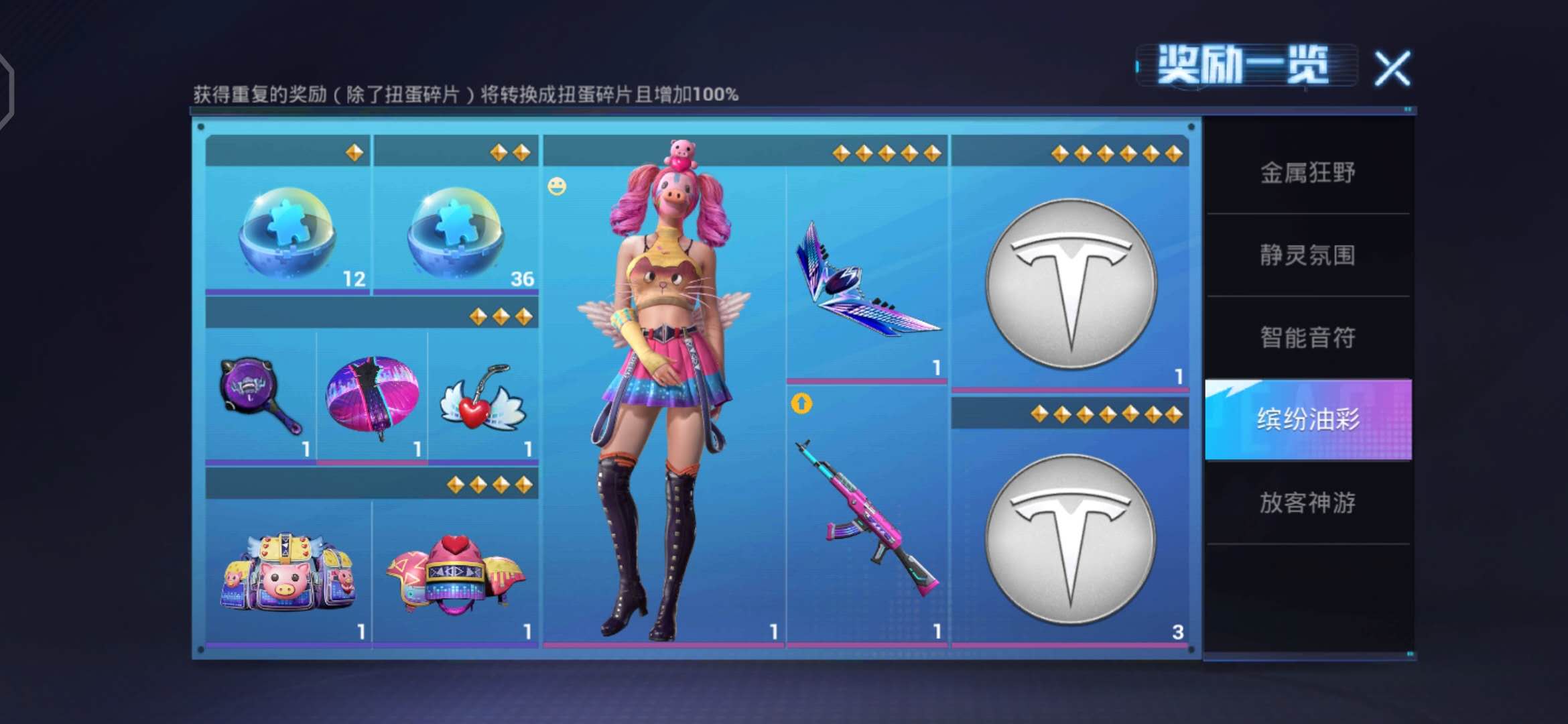The height and width of the screenshot is (724, 1568).
Task: Select the 12 gacha fragments reward
Action: (287, 231)
